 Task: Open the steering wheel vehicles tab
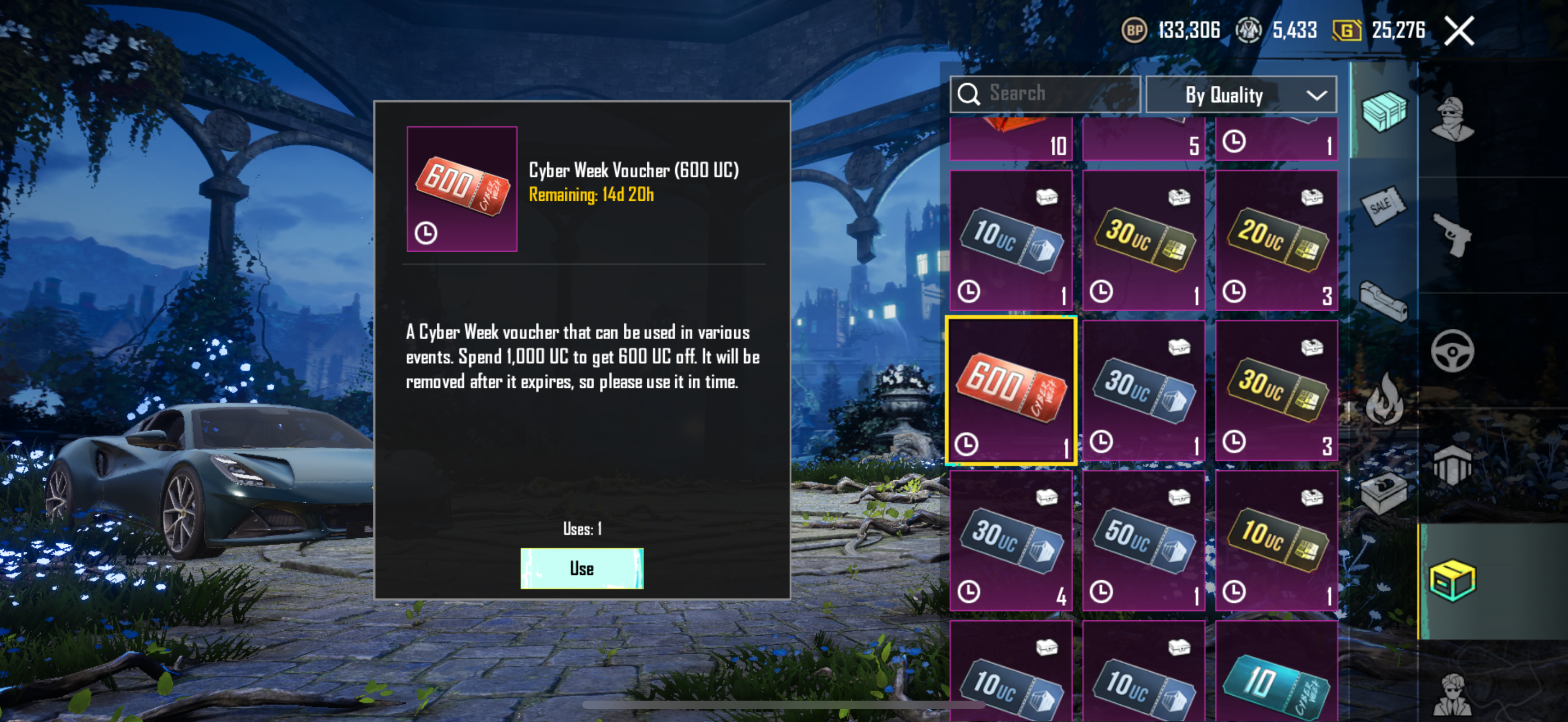click(1452, 351)
